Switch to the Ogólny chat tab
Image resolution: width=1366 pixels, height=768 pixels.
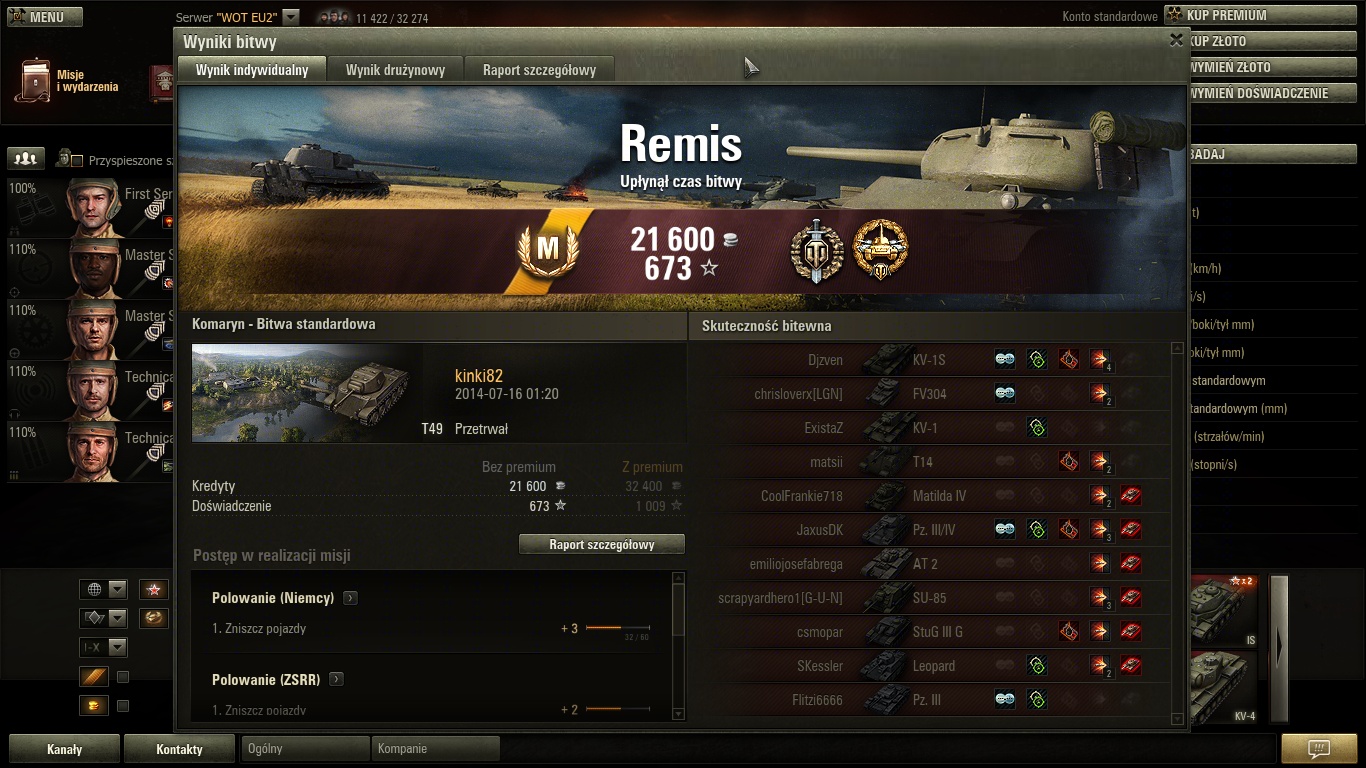pos(305,749)
